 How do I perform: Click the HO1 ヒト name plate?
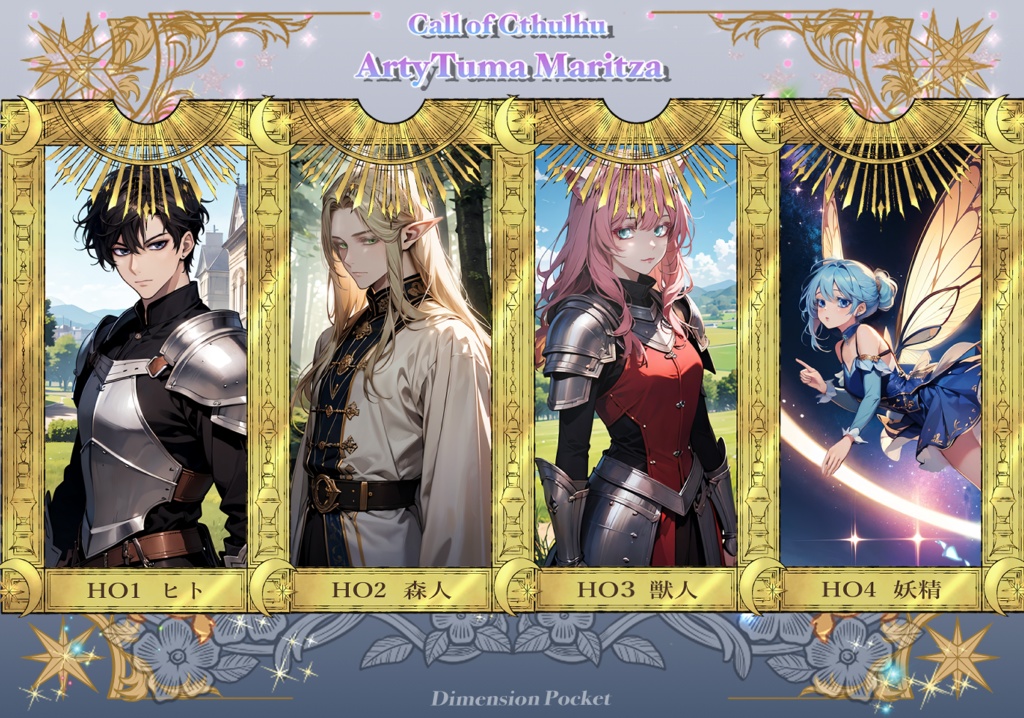(146, 590)
